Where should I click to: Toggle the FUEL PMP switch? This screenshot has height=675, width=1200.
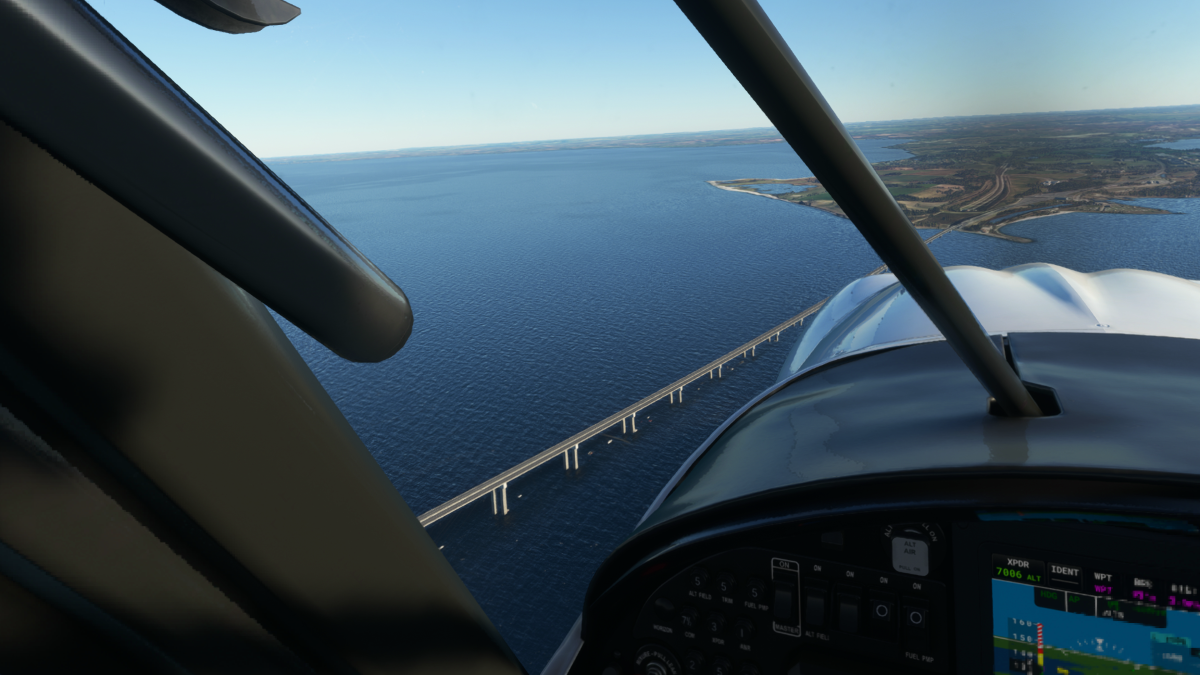coord(914,617)
